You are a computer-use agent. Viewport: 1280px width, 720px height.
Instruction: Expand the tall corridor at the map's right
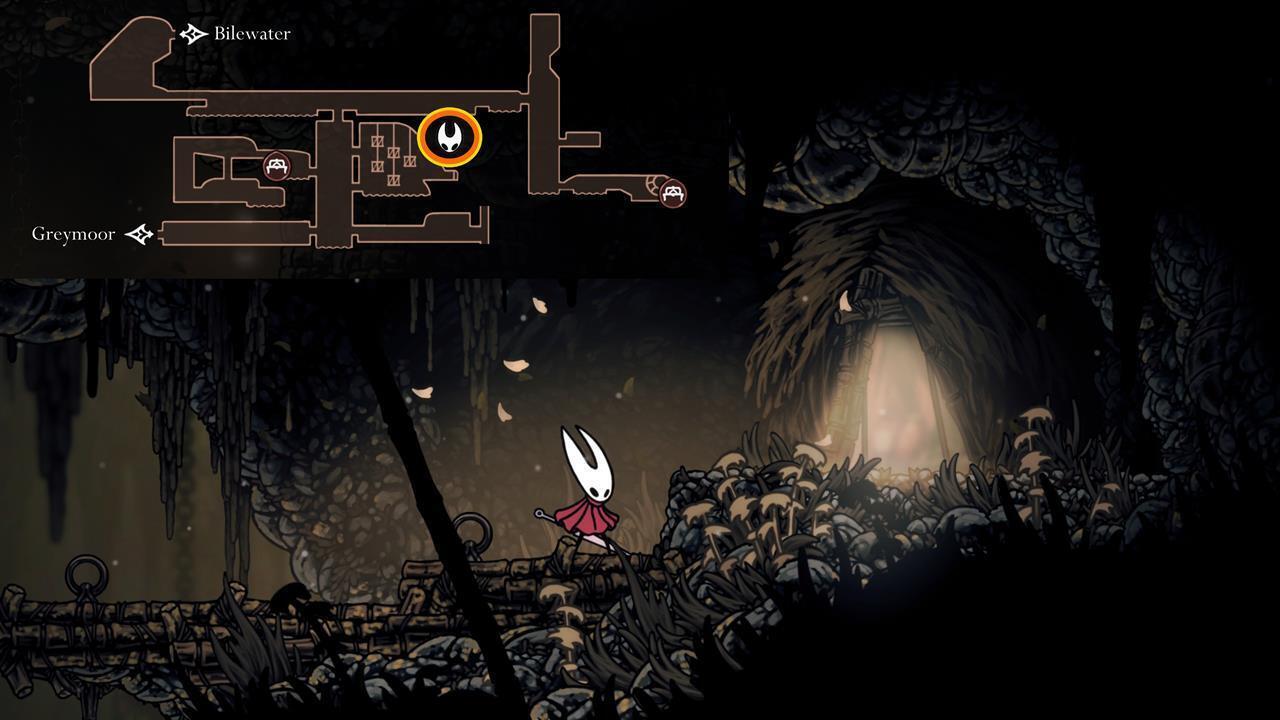coord(545,100)
